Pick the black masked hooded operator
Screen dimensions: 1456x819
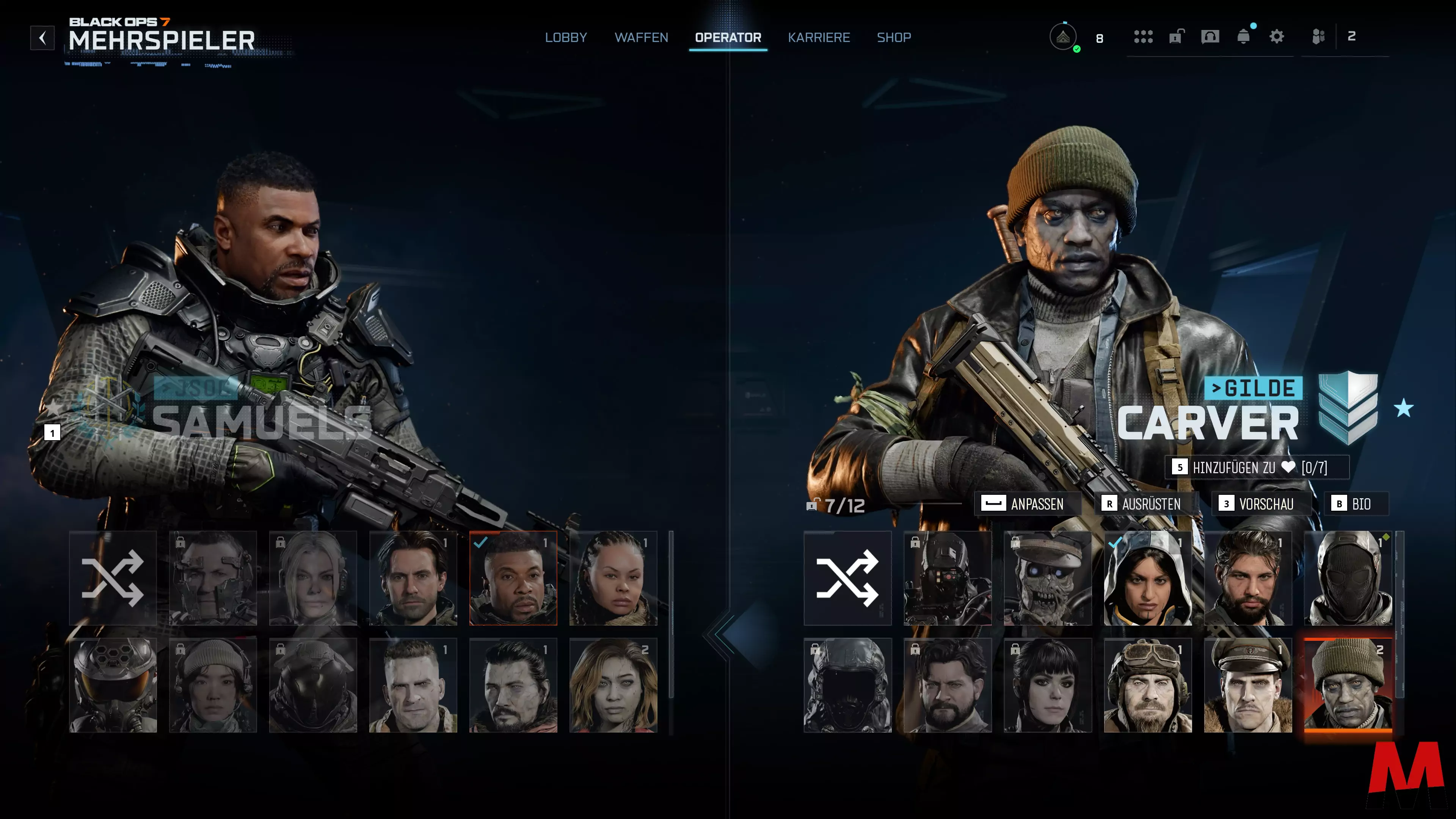(x=1348, y=577)
